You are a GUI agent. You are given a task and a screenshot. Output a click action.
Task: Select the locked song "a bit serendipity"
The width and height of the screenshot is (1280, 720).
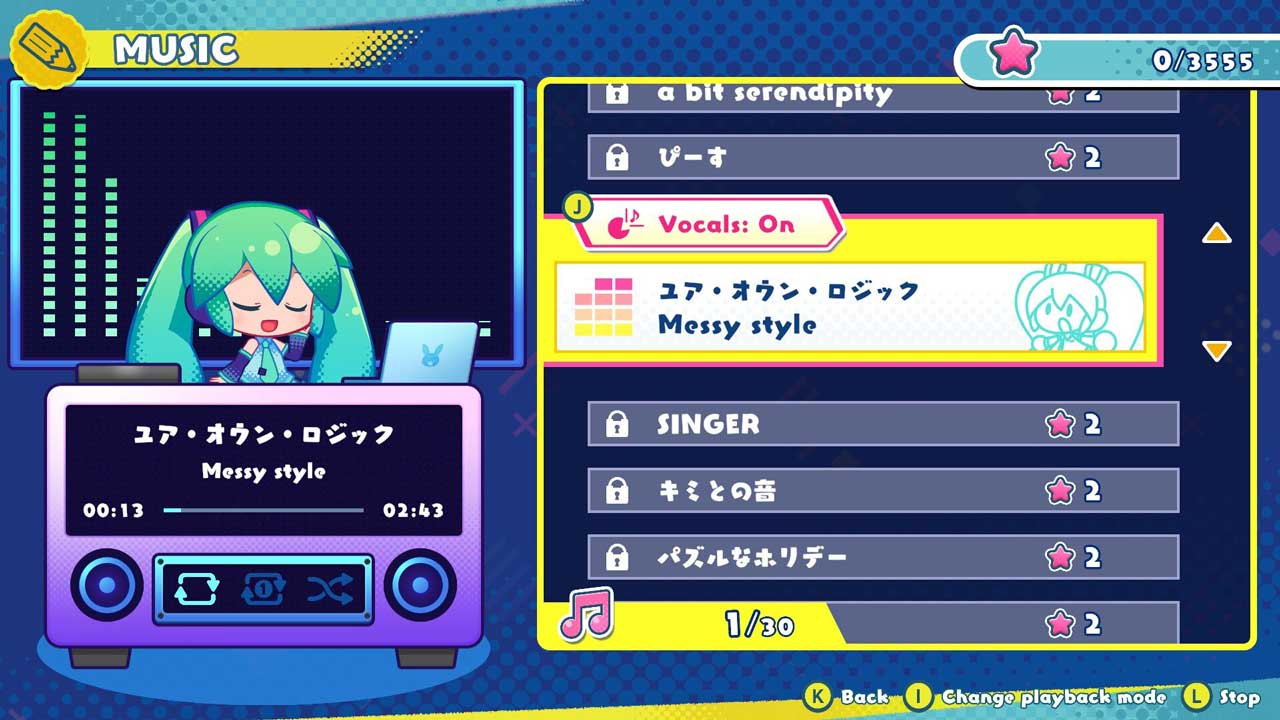click(x=882, y=96)
